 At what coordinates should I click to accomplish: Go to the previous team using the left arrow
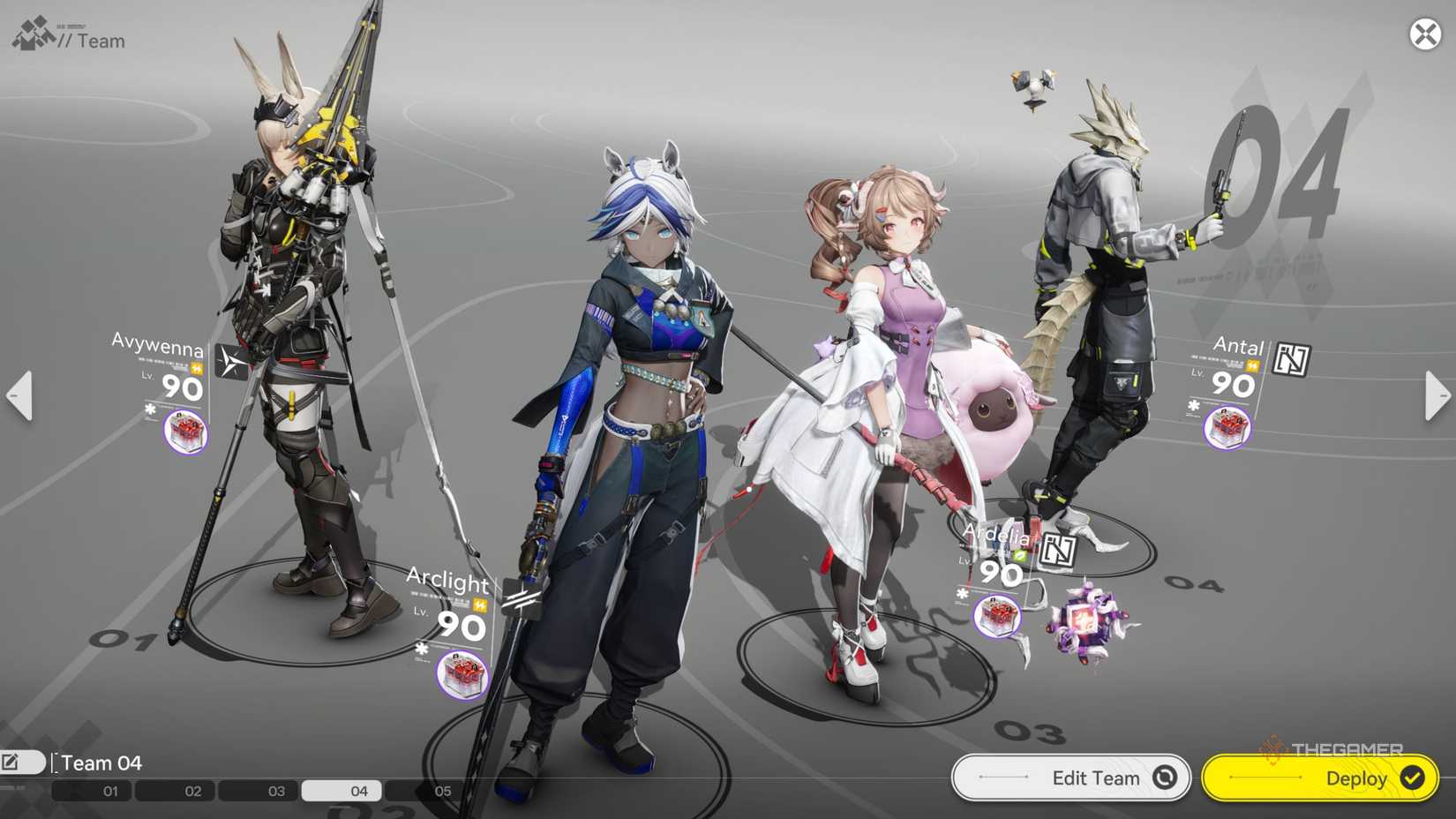tap(19, 395)
